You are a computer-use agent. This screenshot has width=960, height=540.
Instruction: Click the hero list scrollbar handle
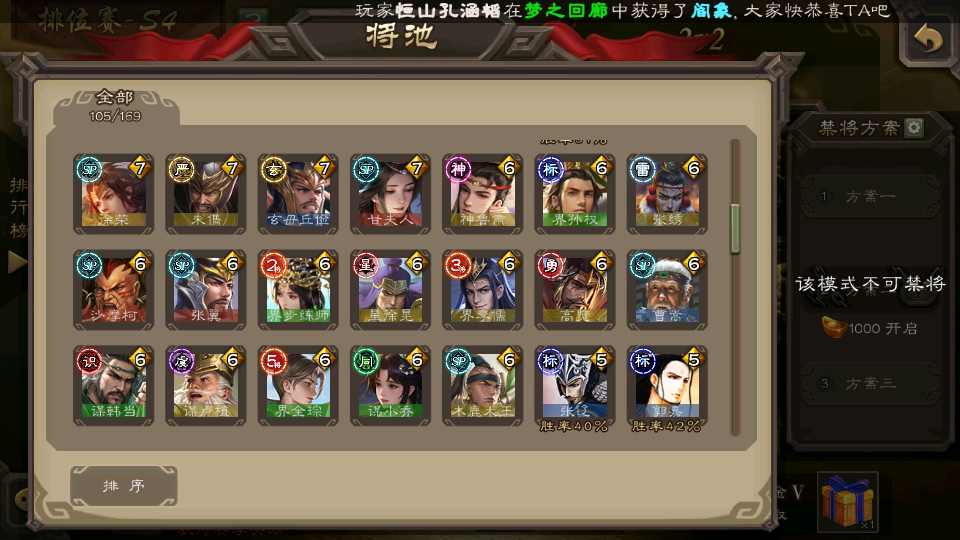(735, 228)
